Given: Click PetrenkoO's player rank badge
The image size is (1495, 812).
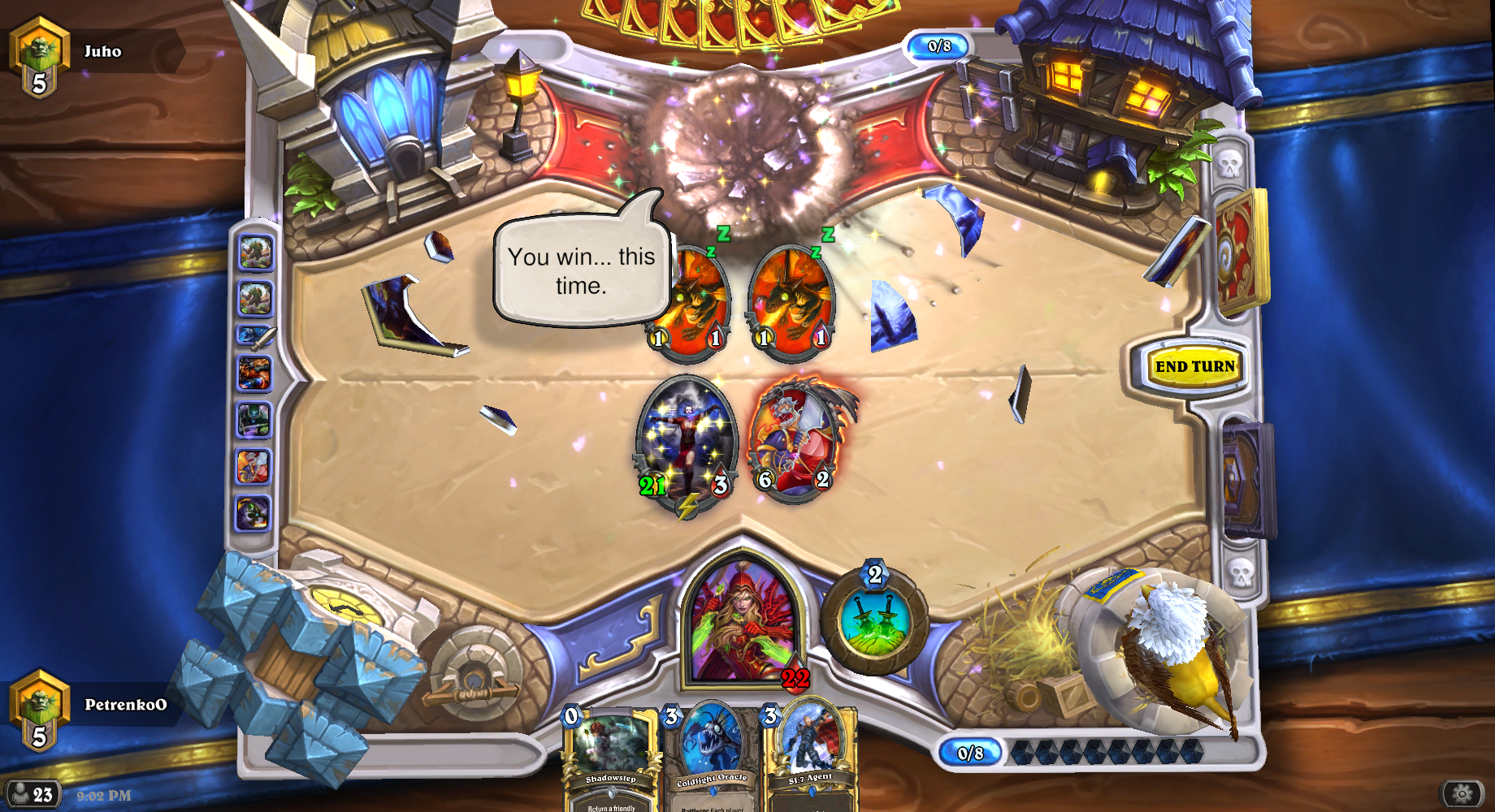Looking at the screenshot, I should pos(39,710).
